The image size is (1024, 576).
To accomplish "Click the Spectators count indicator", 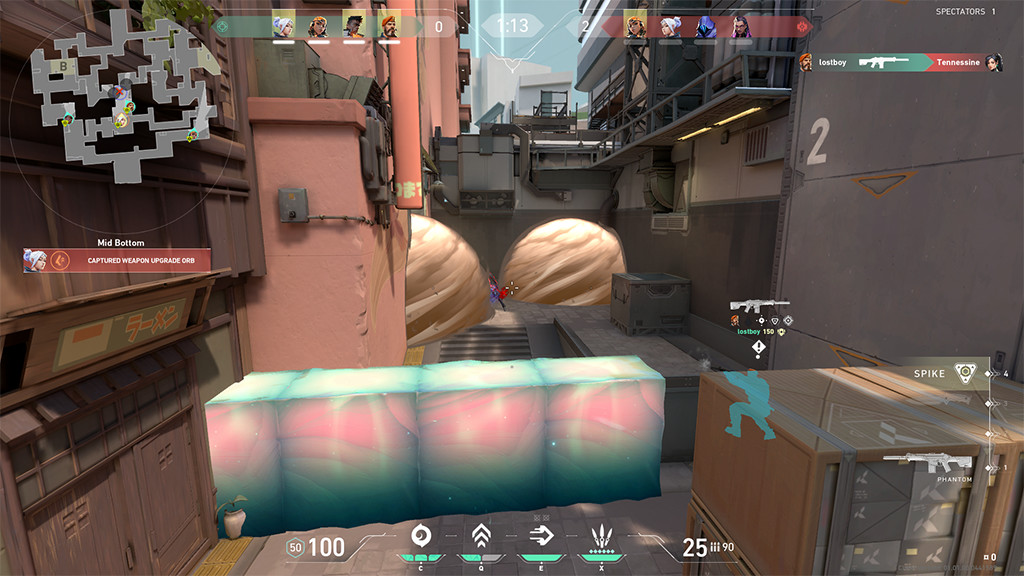I will coord(965,11).
